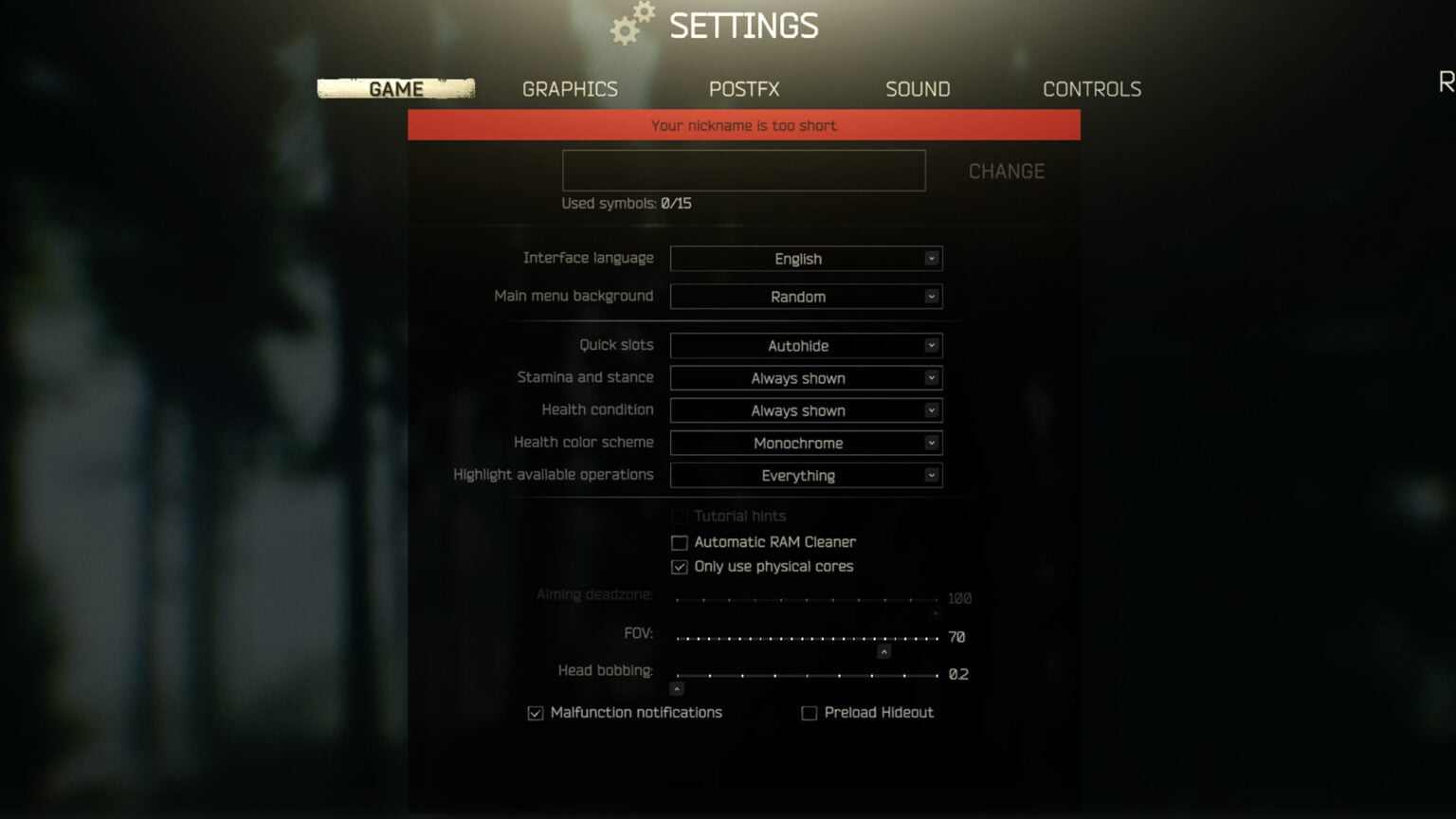Click the chevron on the Main menu background selector
Screen dimensions: 1456x819
click(931, 296)
